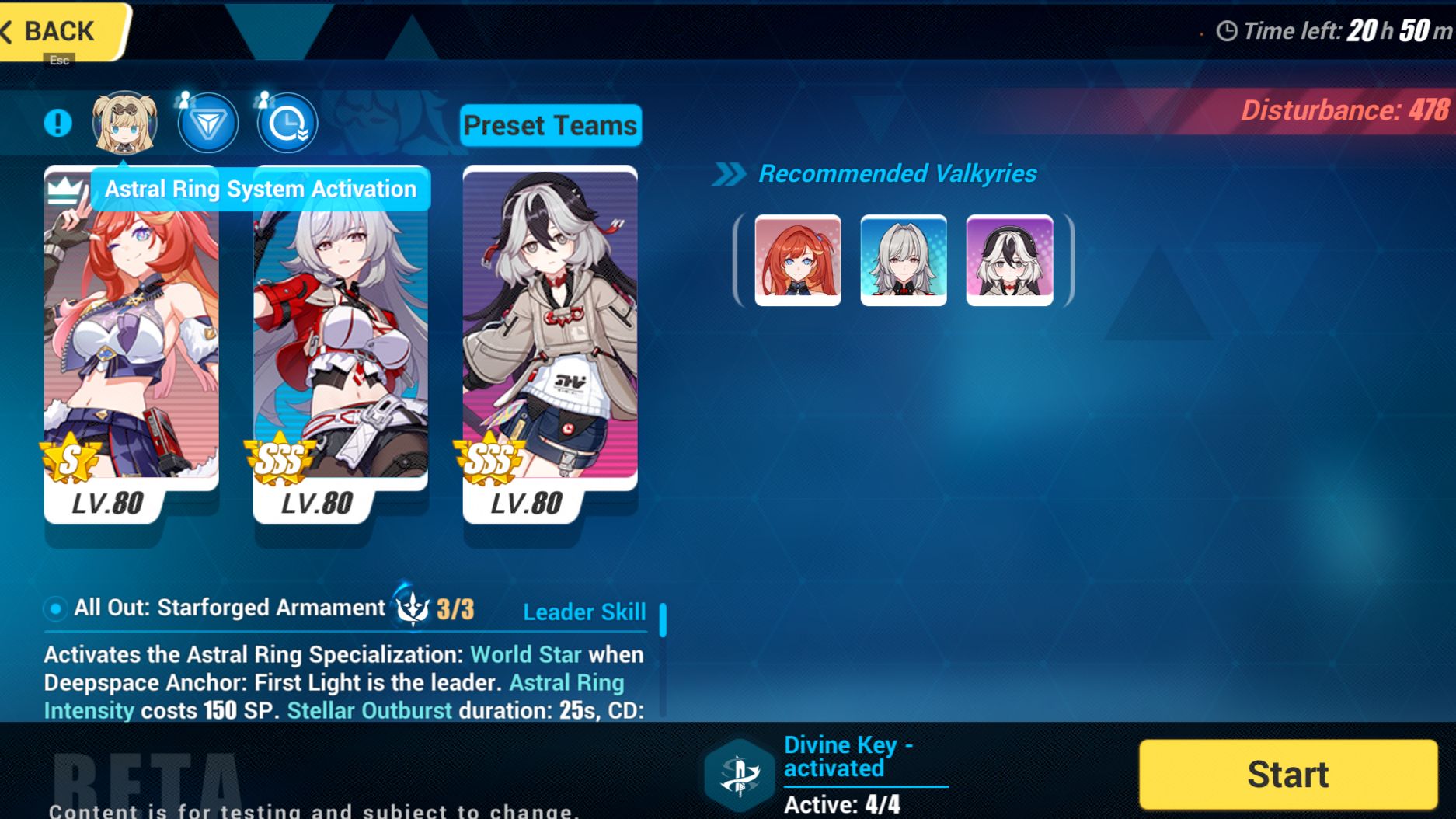The image size is (1456, 819).
Task: Select the red-haired recommended Valkyrie portrait
Action: point(796,260)
